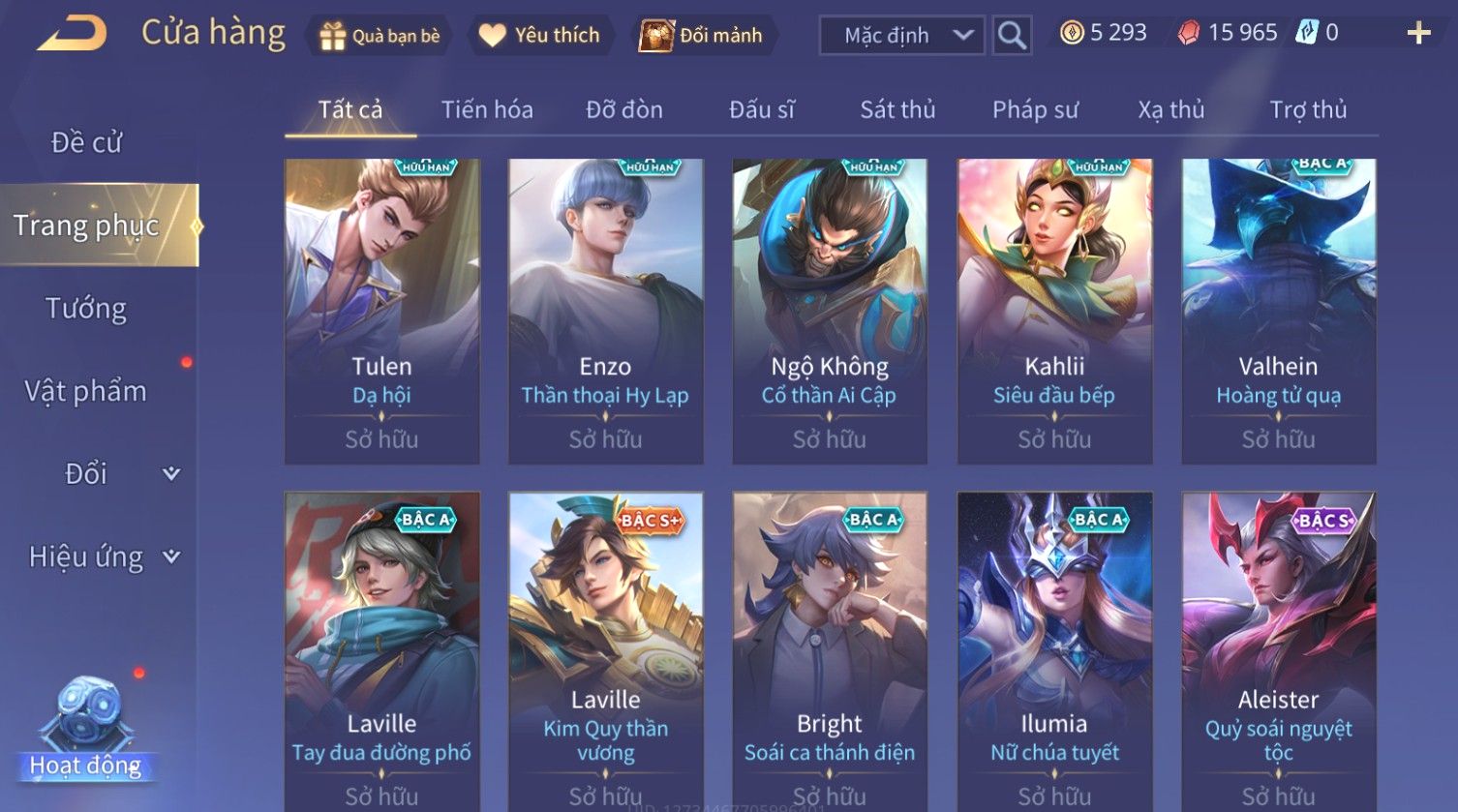This screenshot has width=1458, height=812.
Task: Open the Vật phẩm menu
Action: click(x=86, y=391)
